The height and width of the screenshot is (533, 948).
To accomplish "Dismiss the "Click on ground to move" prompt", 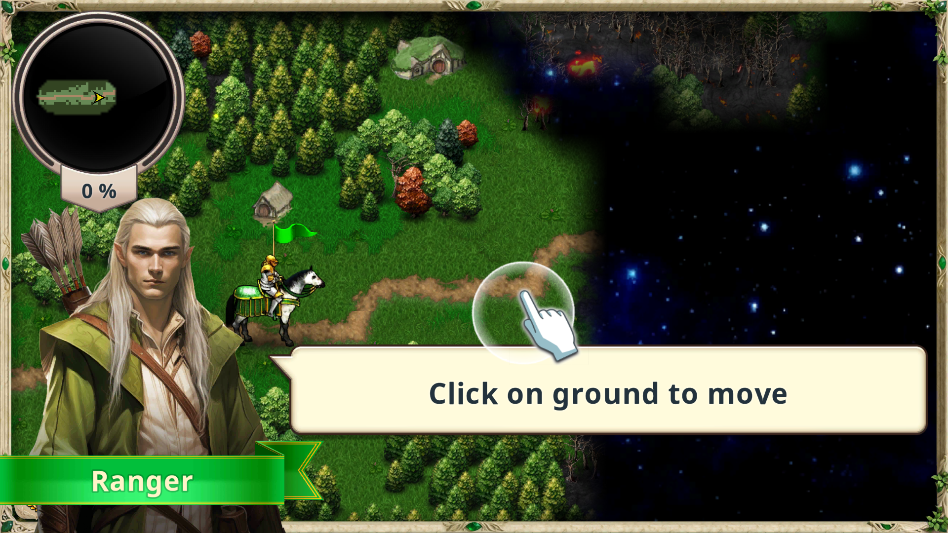I will (x=608, y=392).
